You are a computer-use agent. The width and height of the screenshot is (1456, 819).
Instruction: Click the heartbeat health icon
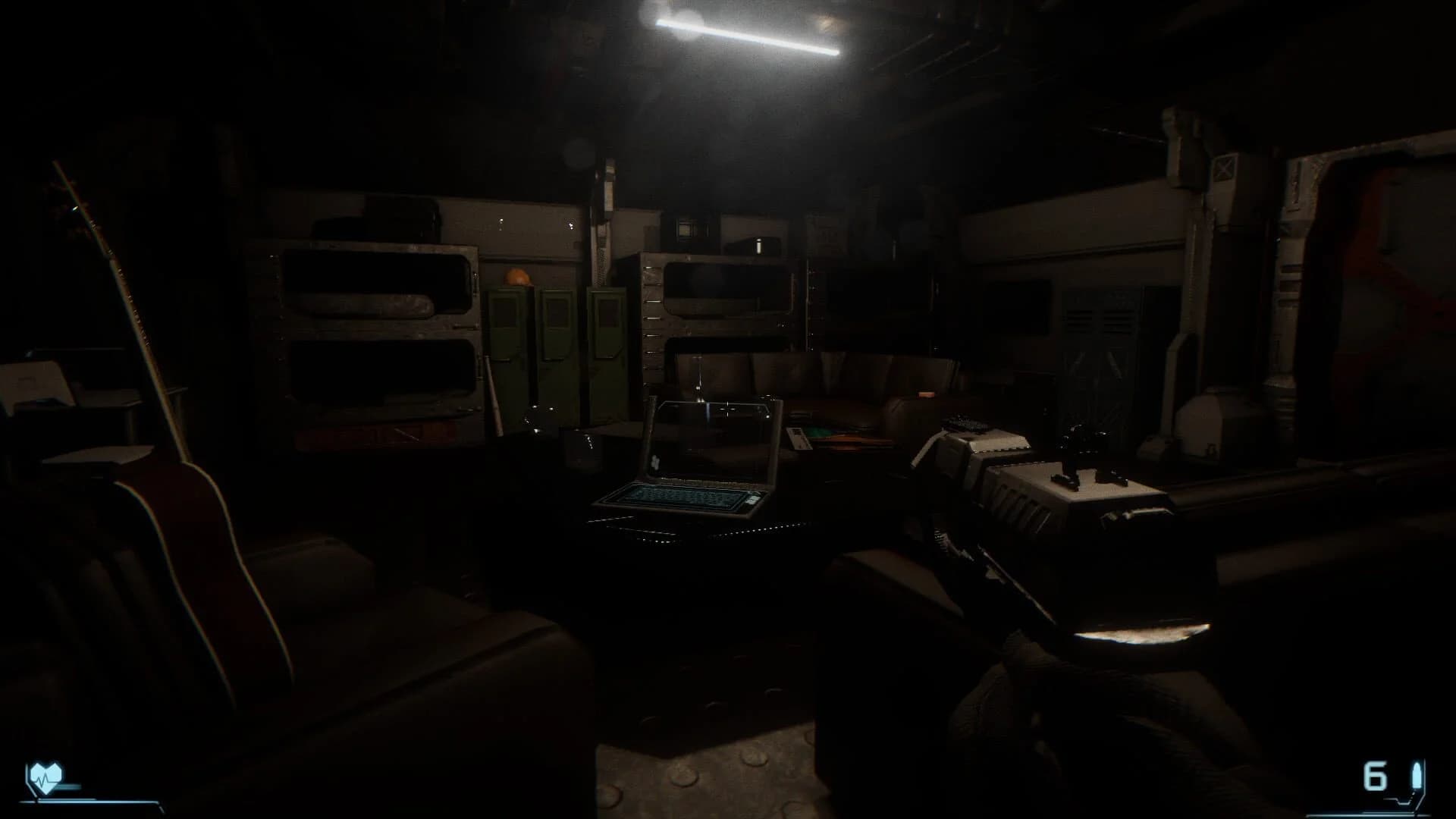45,775
